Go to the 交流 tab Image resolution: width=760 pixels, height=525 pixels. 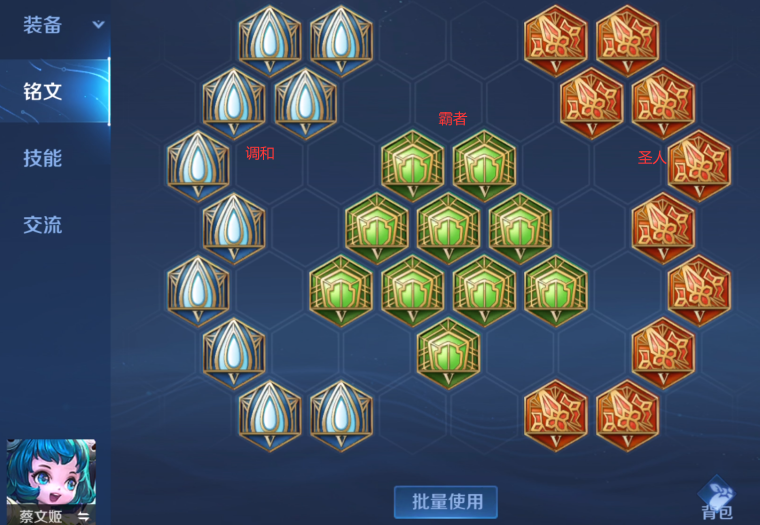click(43, 225)
